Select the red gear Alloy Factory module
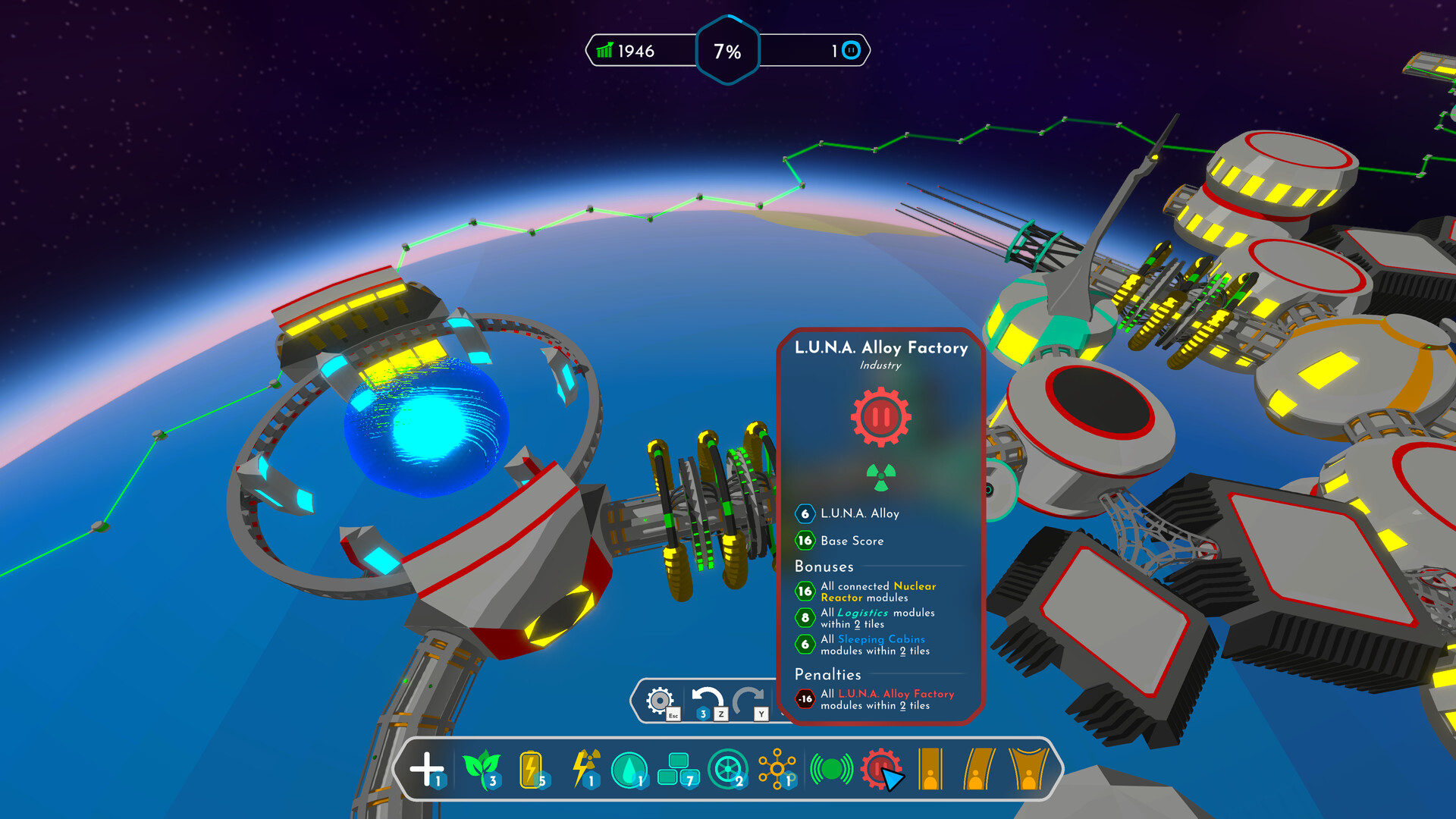This screenshot has width=1456, height=819. (880, 768)
